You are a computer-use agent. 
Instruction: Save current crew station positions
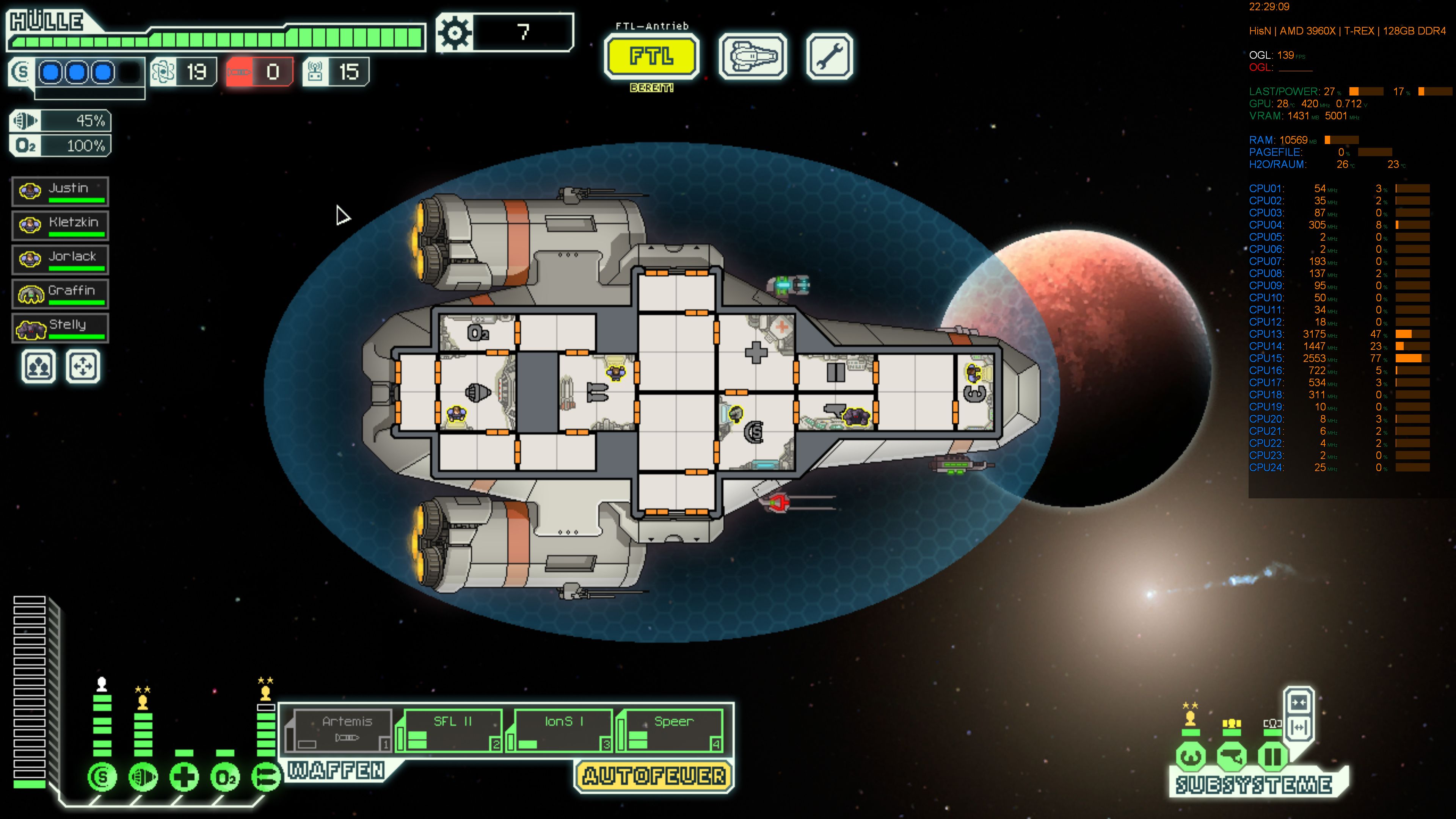(x=38, y=366)
